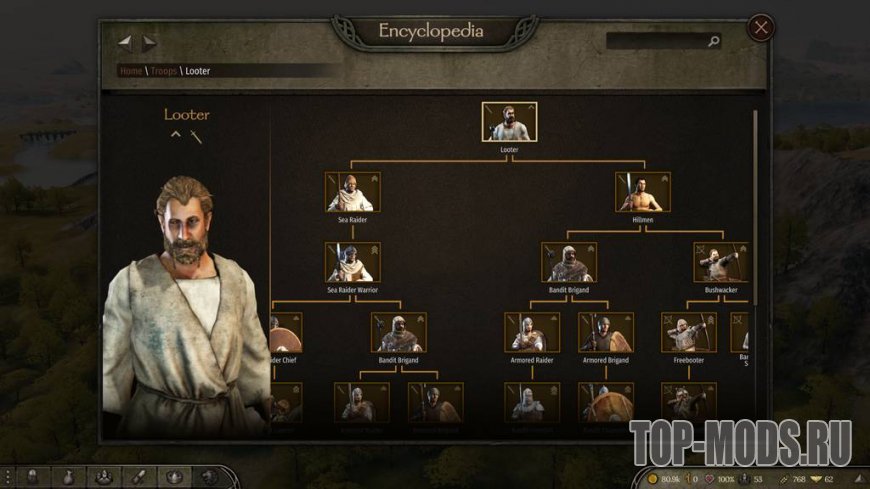Select the Armored Brigand troop
This screenshot has height=489, width=870.
(606, 333)
